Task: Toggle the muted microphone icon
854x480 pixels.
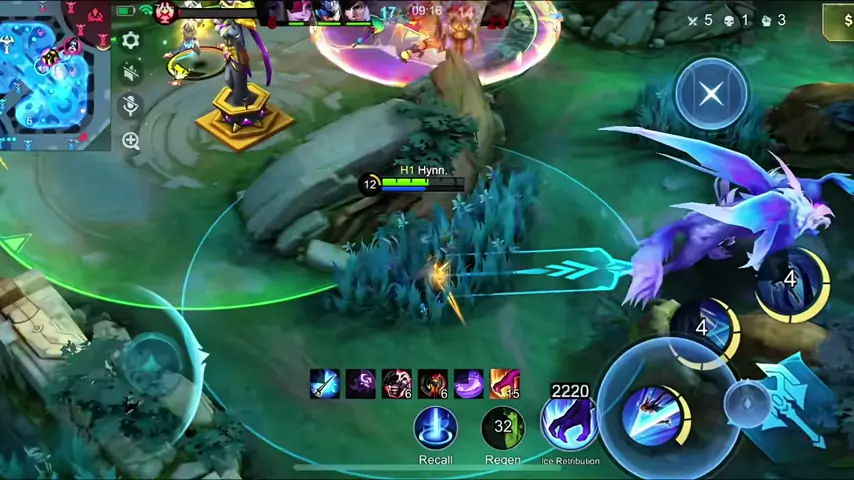Action: click(x=131, y=106)
